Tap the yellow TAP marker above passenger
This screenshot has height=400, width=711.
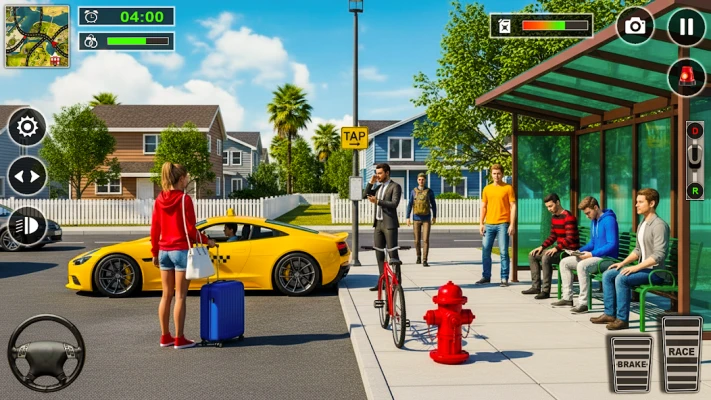[354, 138]
